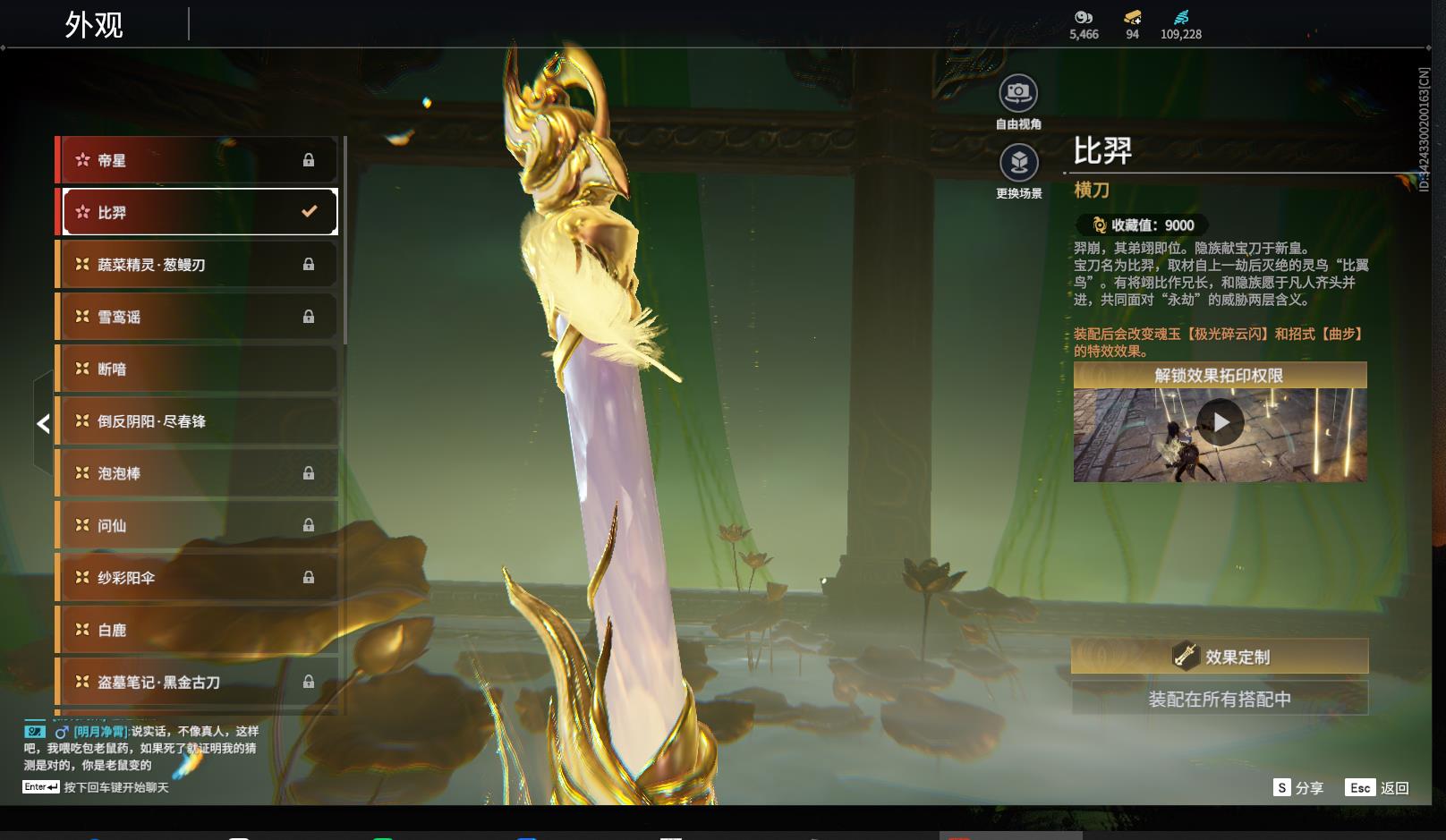Select the 纱彩阳伞 skin
This screenshot has height=840, width=1446.
197,578
